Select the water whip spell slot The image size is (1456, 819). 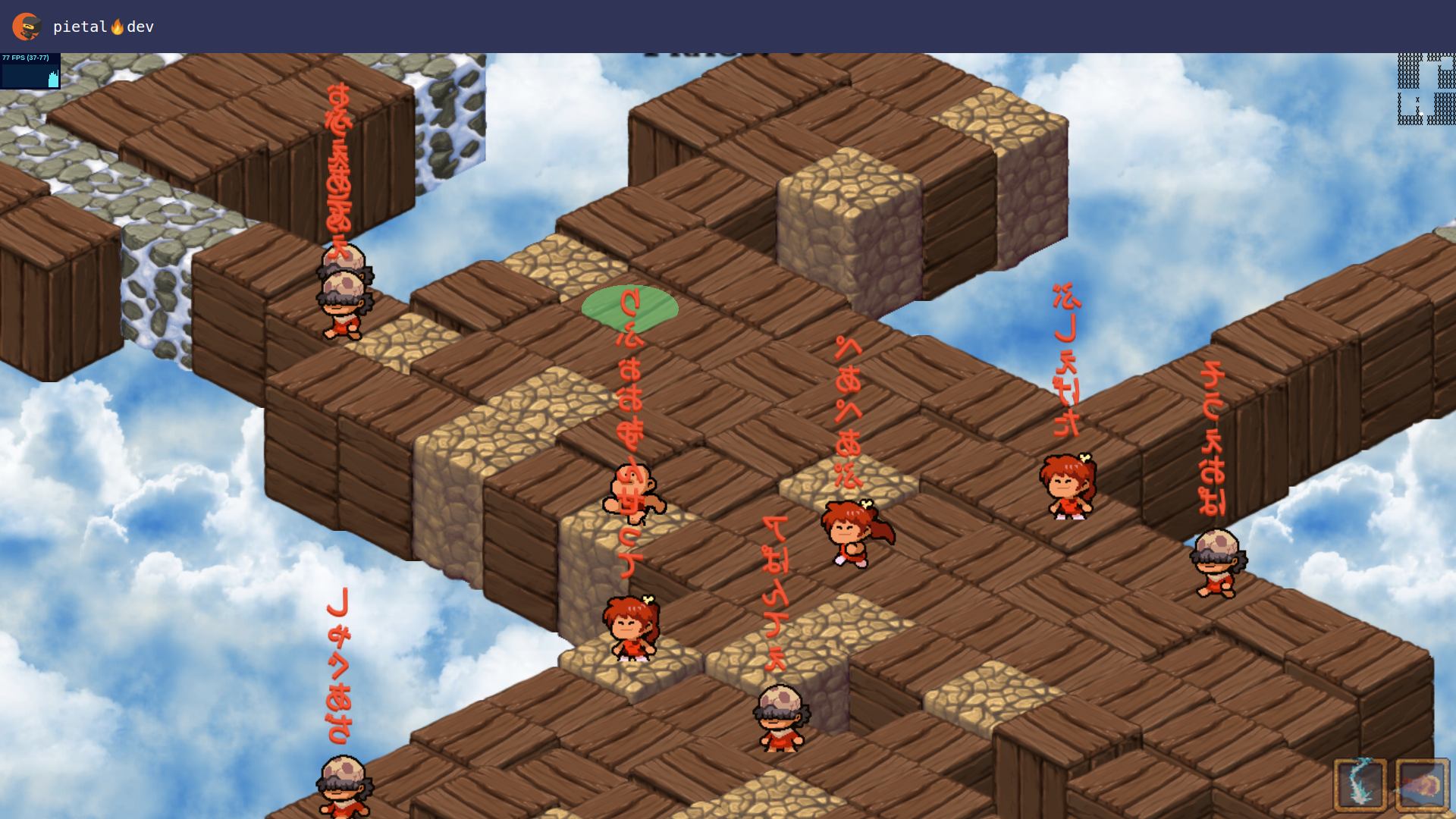pyautogui.click(x=1360, y=785)
